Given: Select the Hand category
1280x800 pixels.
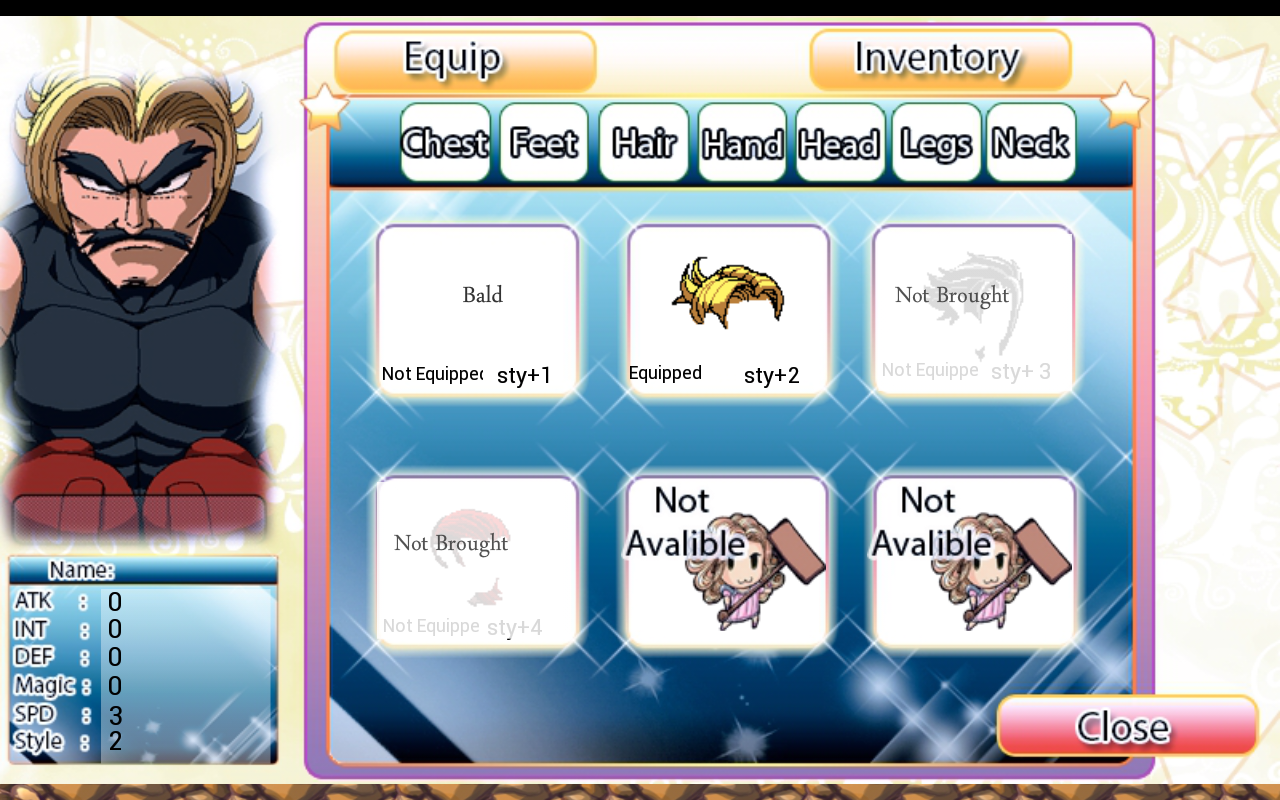Looking at the screenshot, I should (x=742, y=143).
